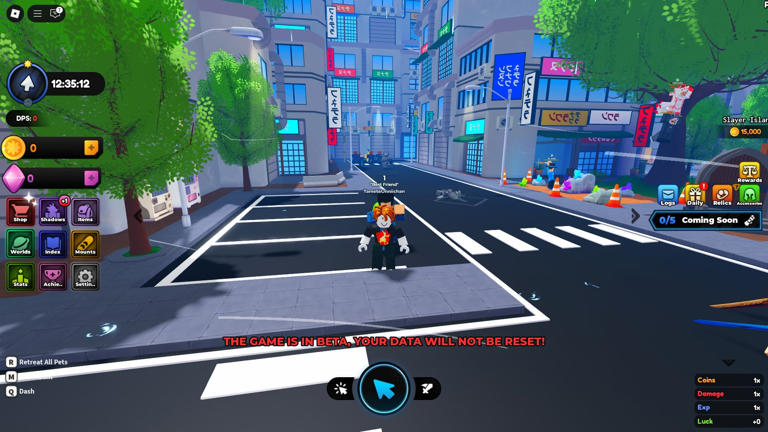768x432 pixels.
Task: Open the Mounts menu
Action: 85,243
